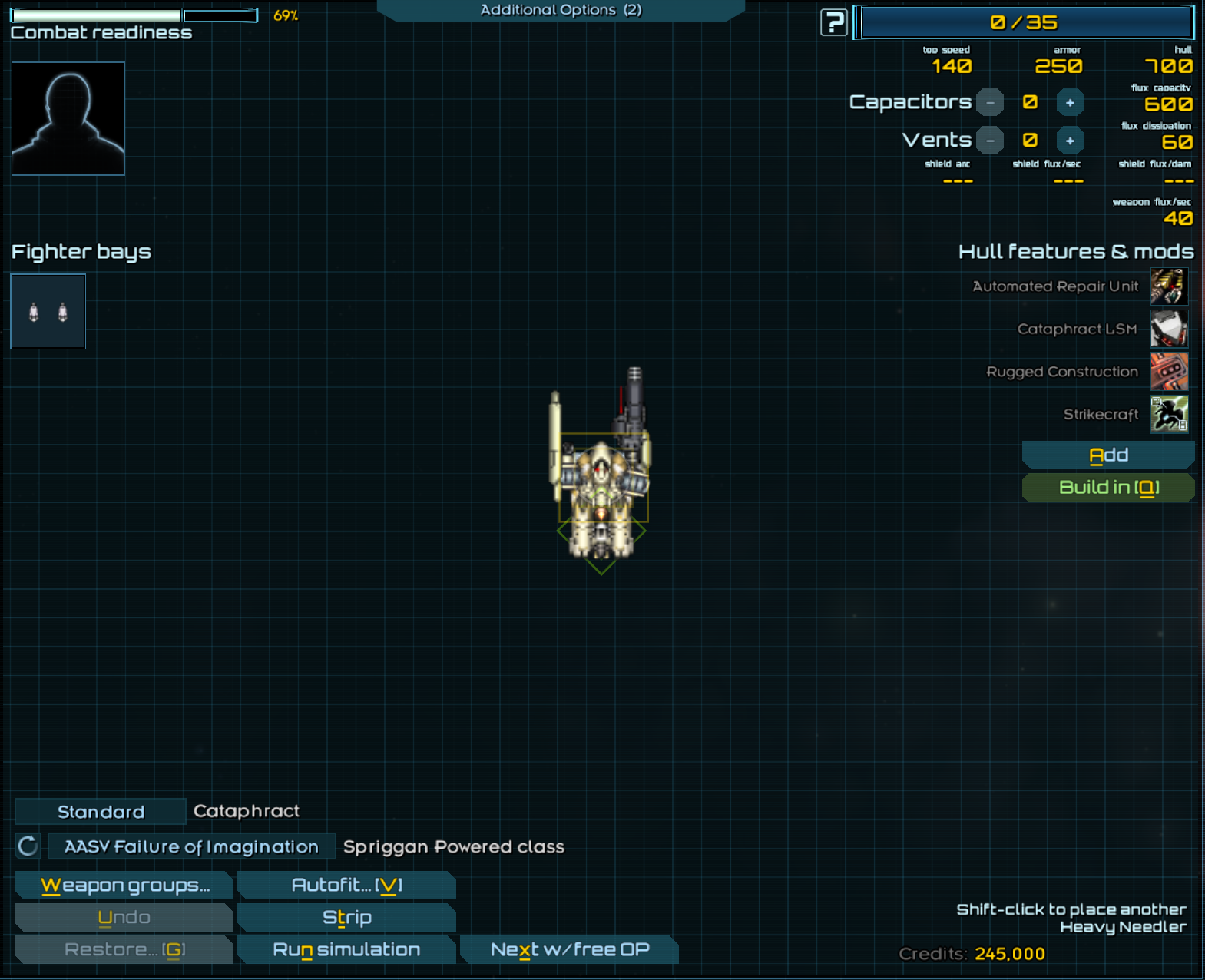Image resolution: width=1205 pixels, height=980 pixels.
Task: Select the Cataphract LSM hullmod icon
Action: click(x=1168, y=329)
